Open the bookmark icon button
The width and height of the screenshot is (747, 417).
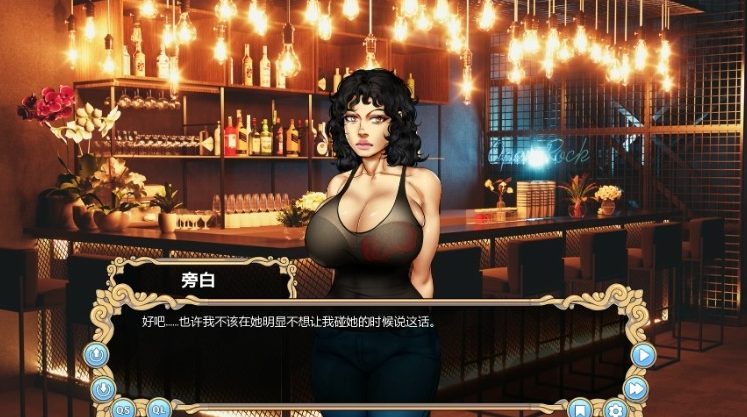pyautogui.click(x=579, y=408)
